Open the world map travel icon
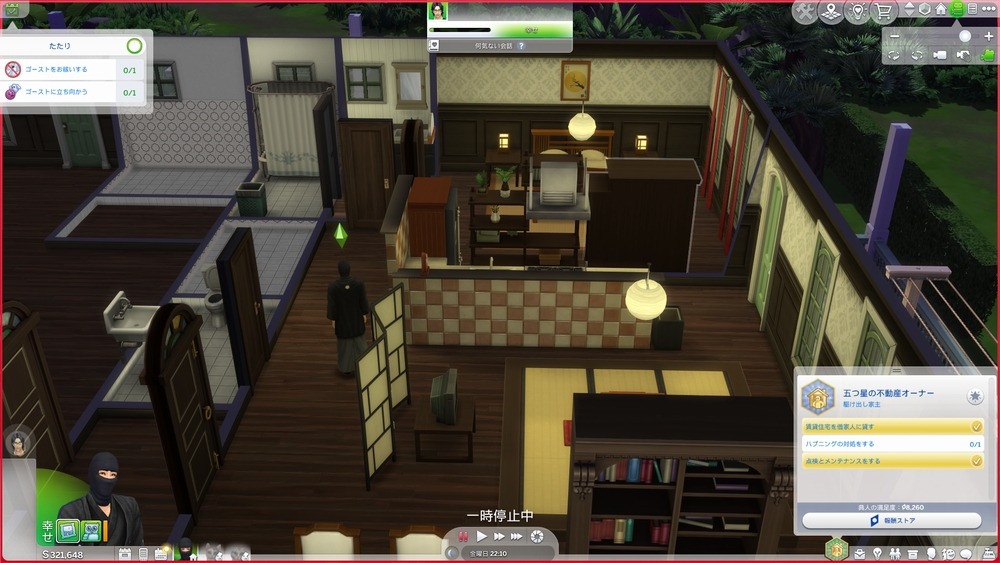1000x563 pixels. (831, 11)
